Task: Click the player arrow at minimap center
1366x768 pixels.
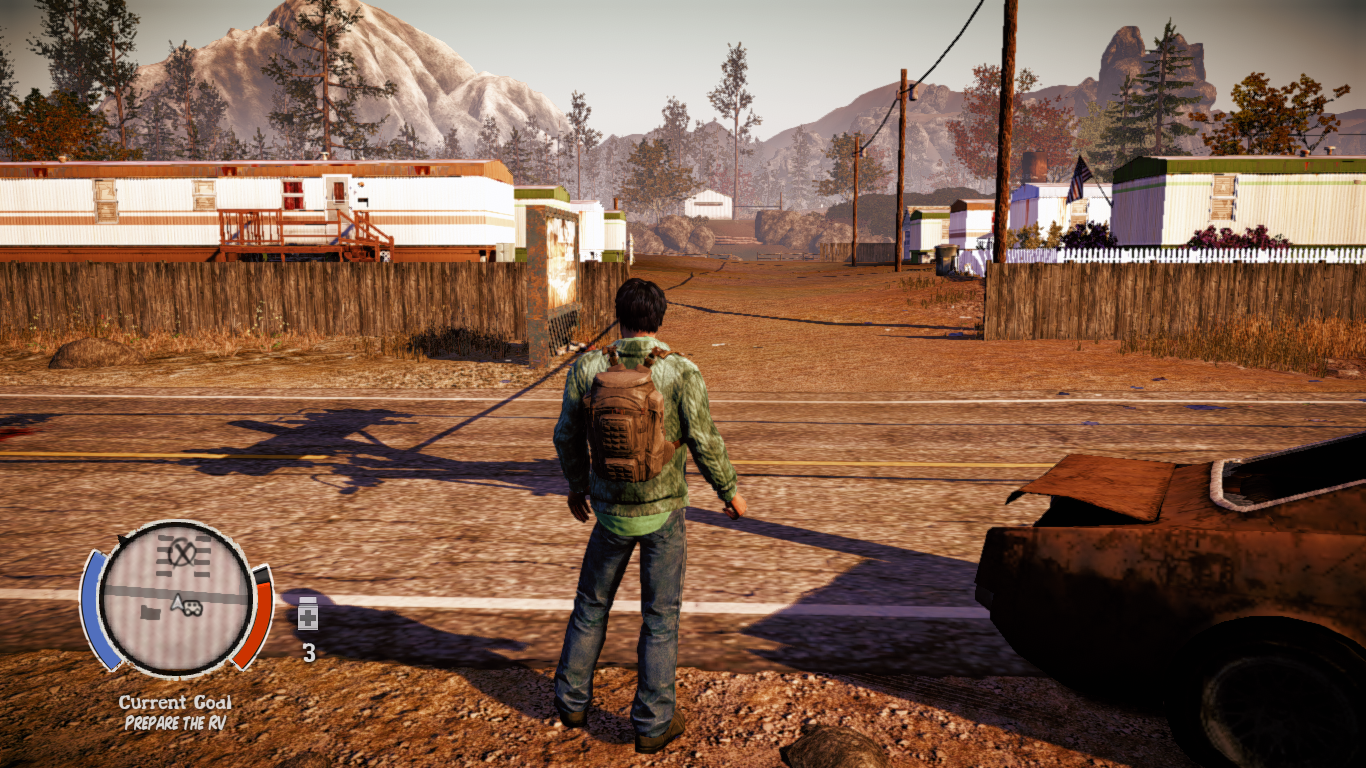Action: click(x=177, y=604)
